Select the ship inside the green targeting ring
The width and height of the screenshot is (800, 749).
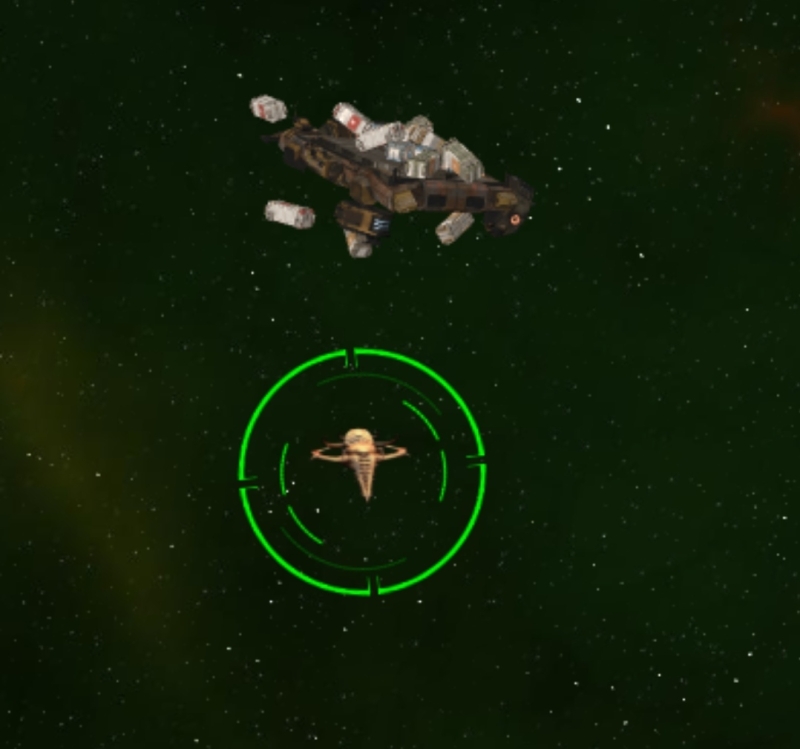point(361,457)
